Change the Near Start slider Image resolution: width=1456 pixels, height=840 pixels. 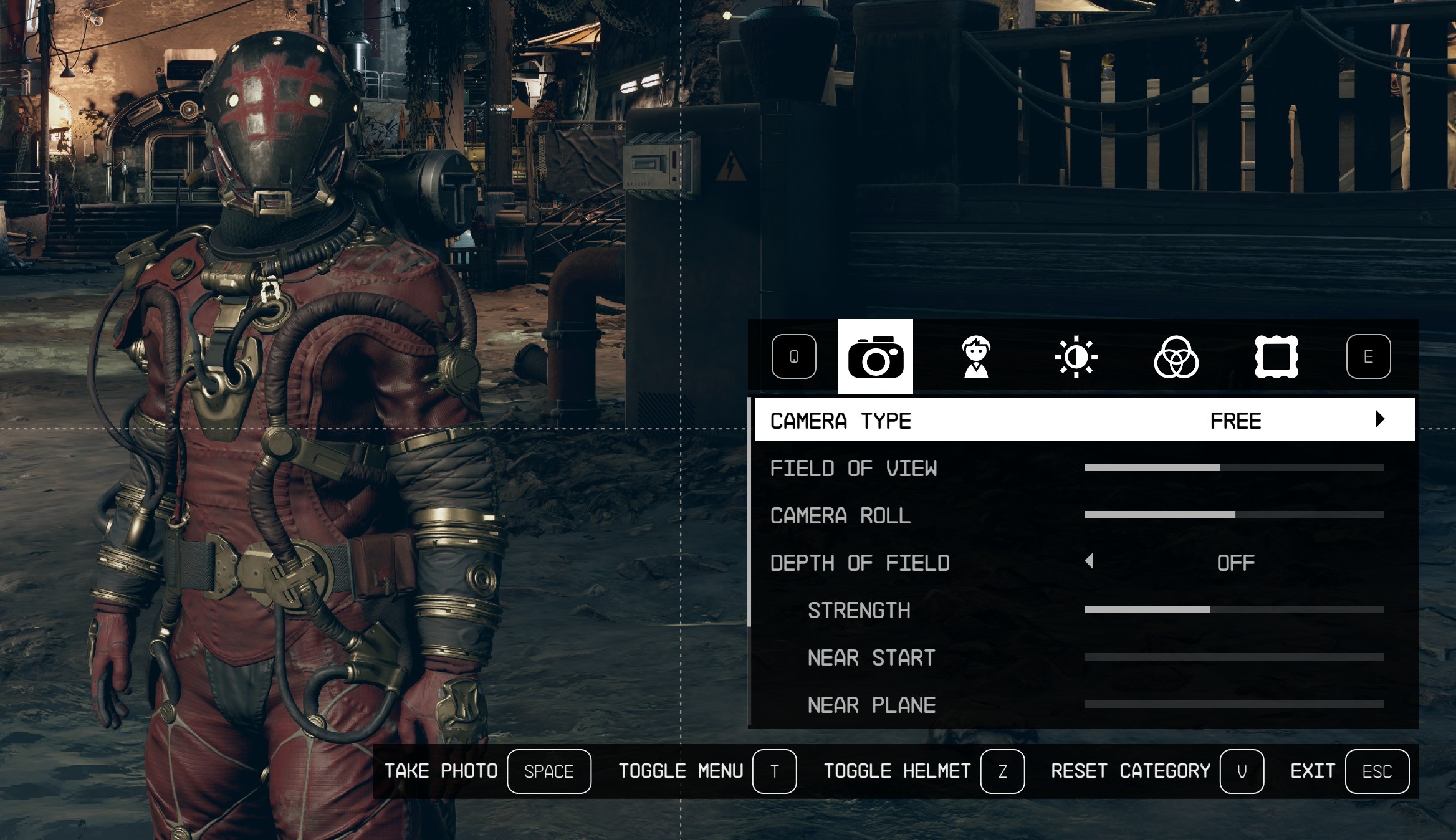(1233, 657)
